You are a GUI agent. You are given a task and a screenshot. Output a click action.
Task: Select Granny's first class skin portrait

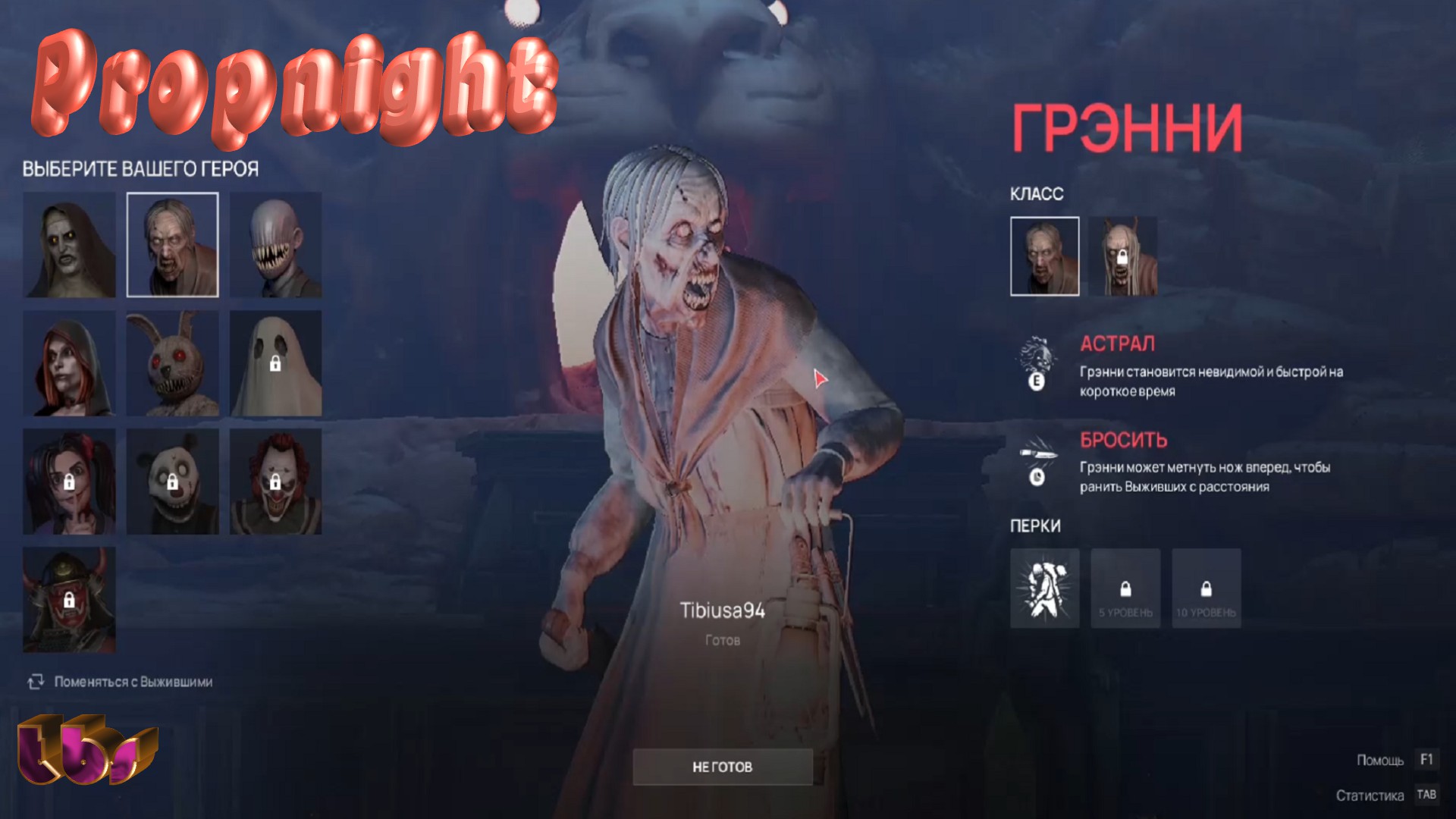[x=1044, y=255]
